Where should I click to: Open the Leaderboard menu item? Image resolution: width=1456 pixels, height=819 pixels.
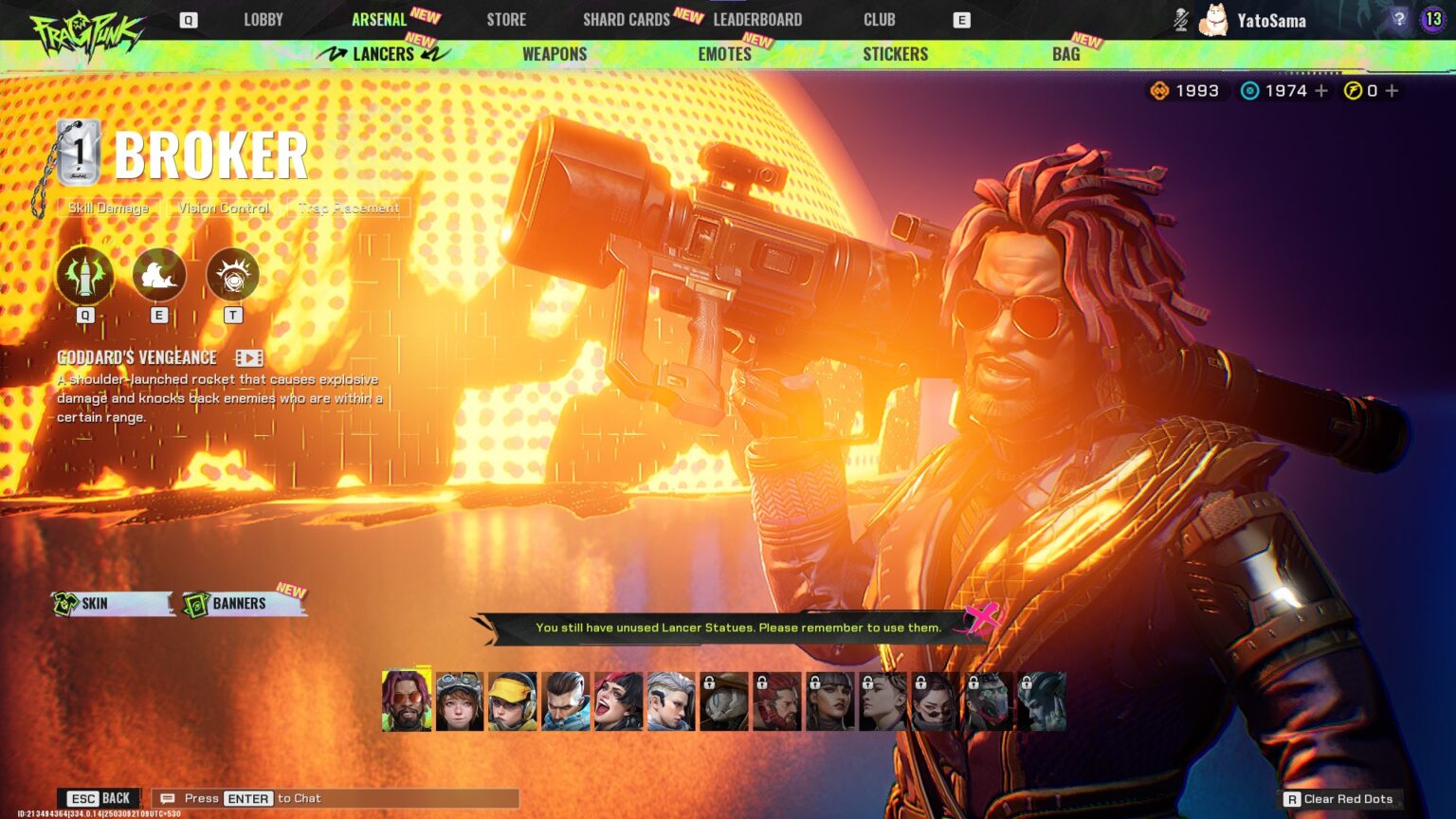(757, 18)
